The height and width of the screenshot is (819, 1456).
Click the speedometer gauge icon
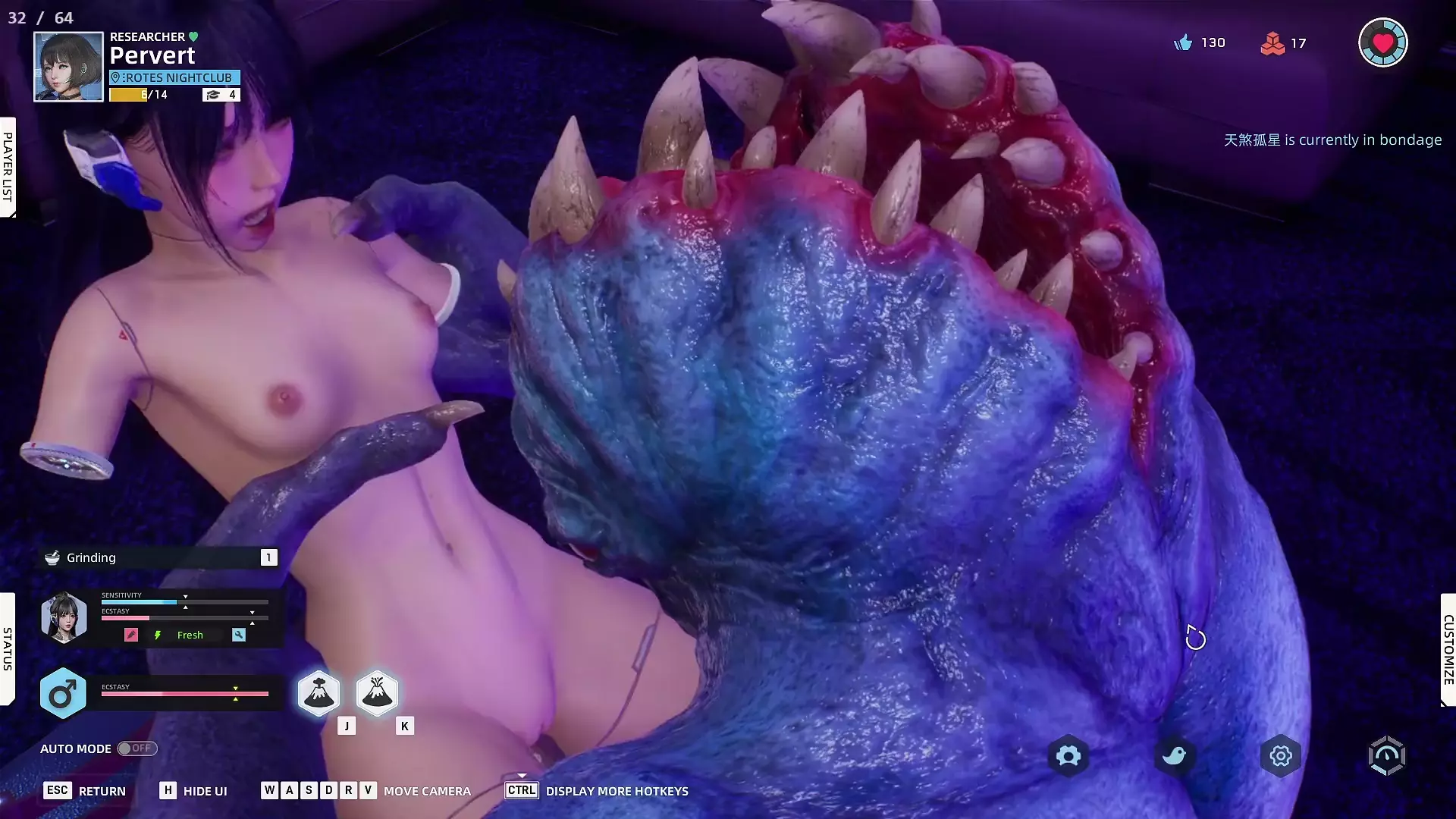1386,755
